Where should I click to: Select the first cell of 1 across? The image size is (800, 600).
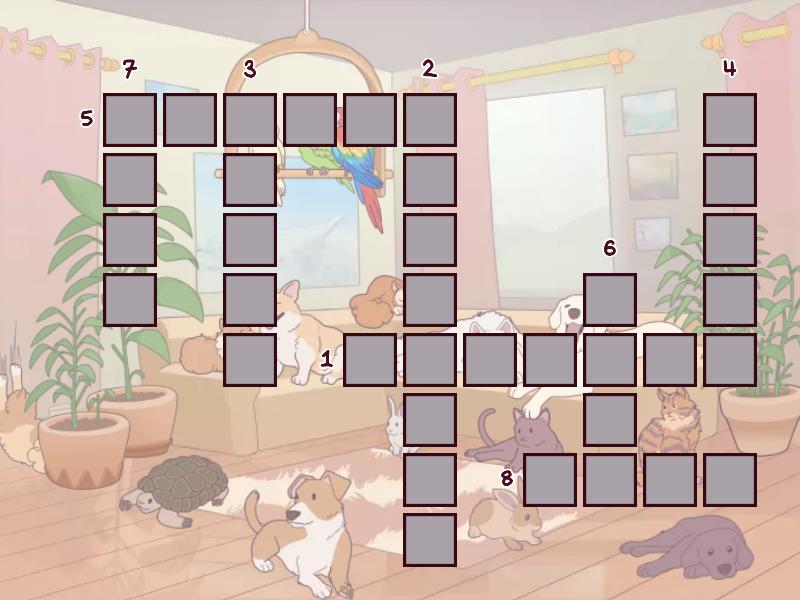click(x=370, y=360)
